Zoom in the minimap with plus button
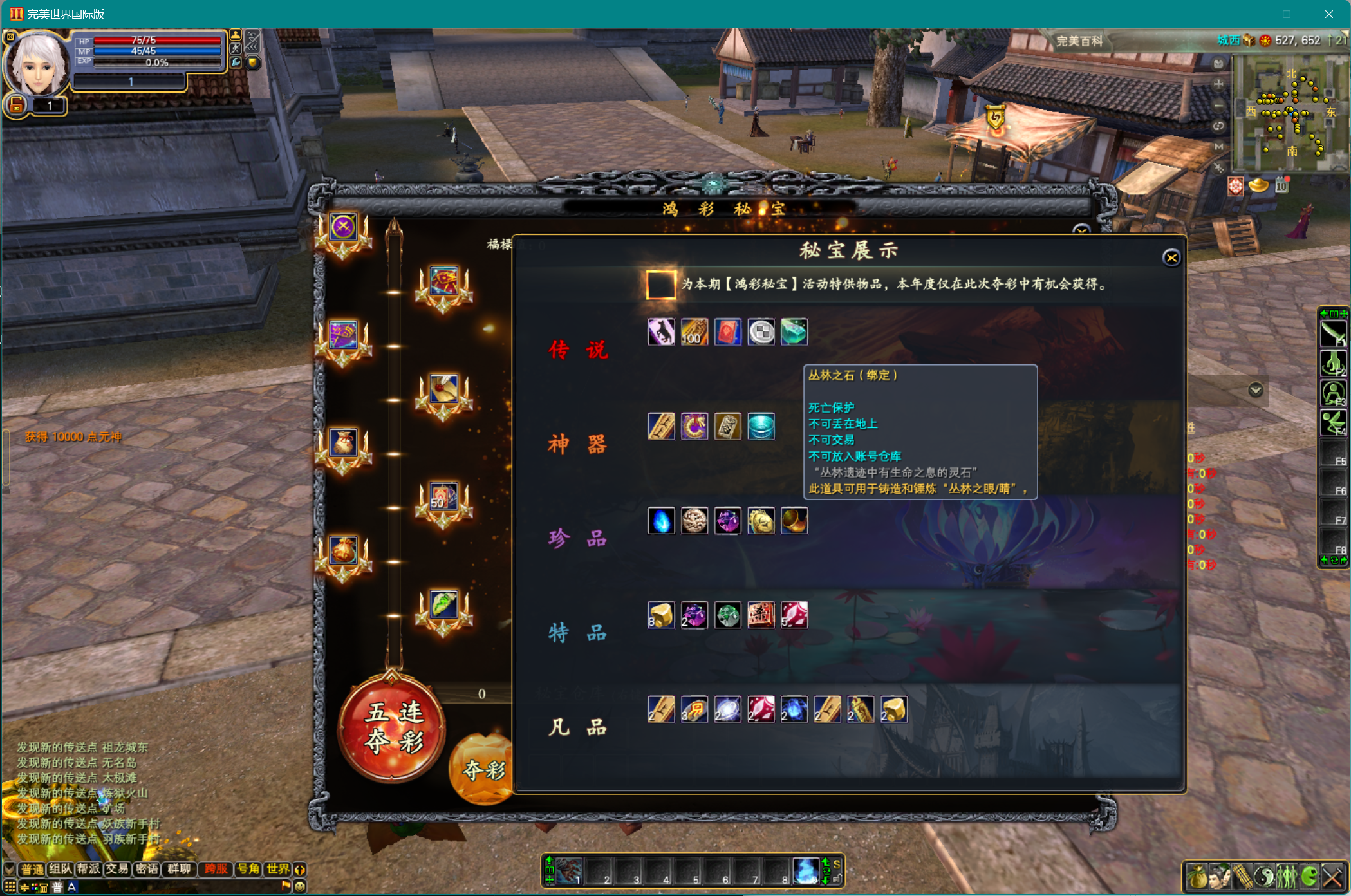The image size is (1351, 896). [x=1218, y=84]
